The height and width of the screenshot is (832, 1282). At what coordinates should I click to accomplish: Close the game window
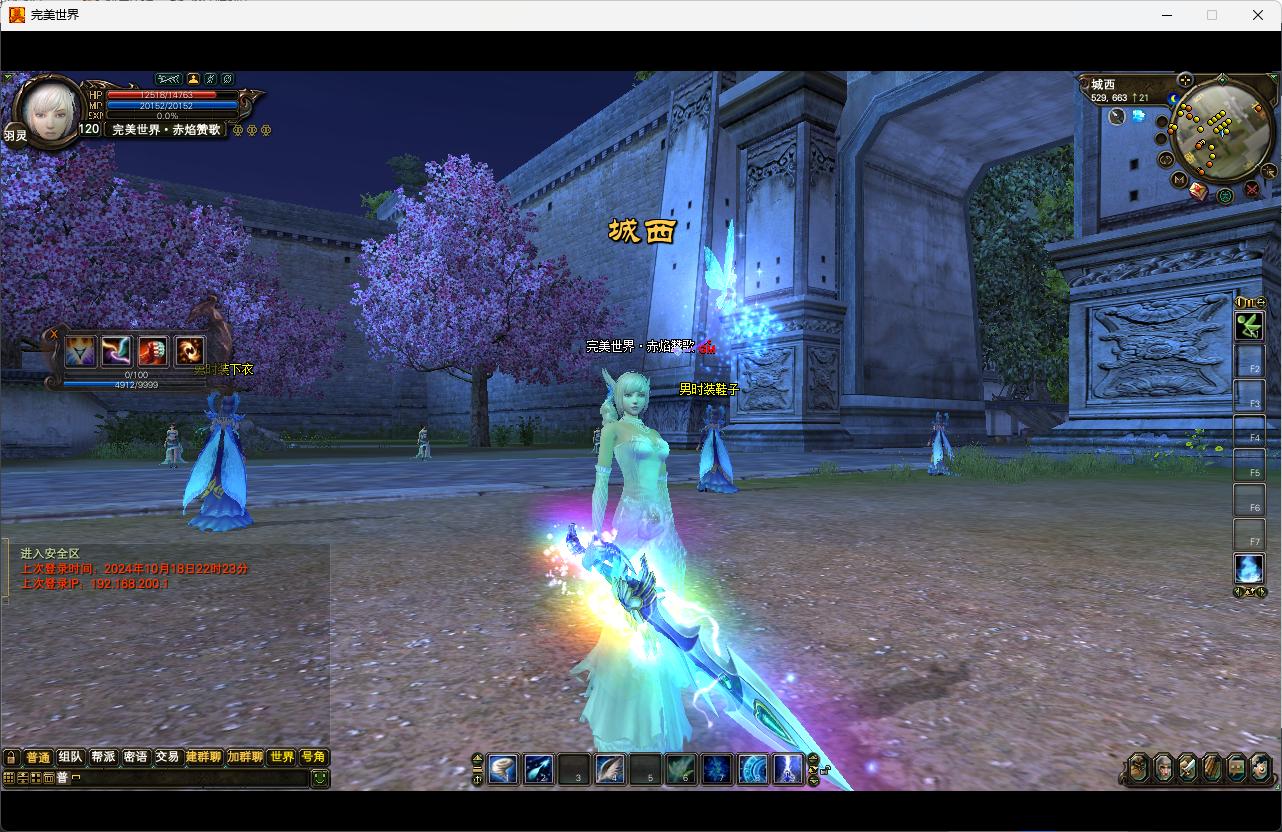(x=1258, y=15)
